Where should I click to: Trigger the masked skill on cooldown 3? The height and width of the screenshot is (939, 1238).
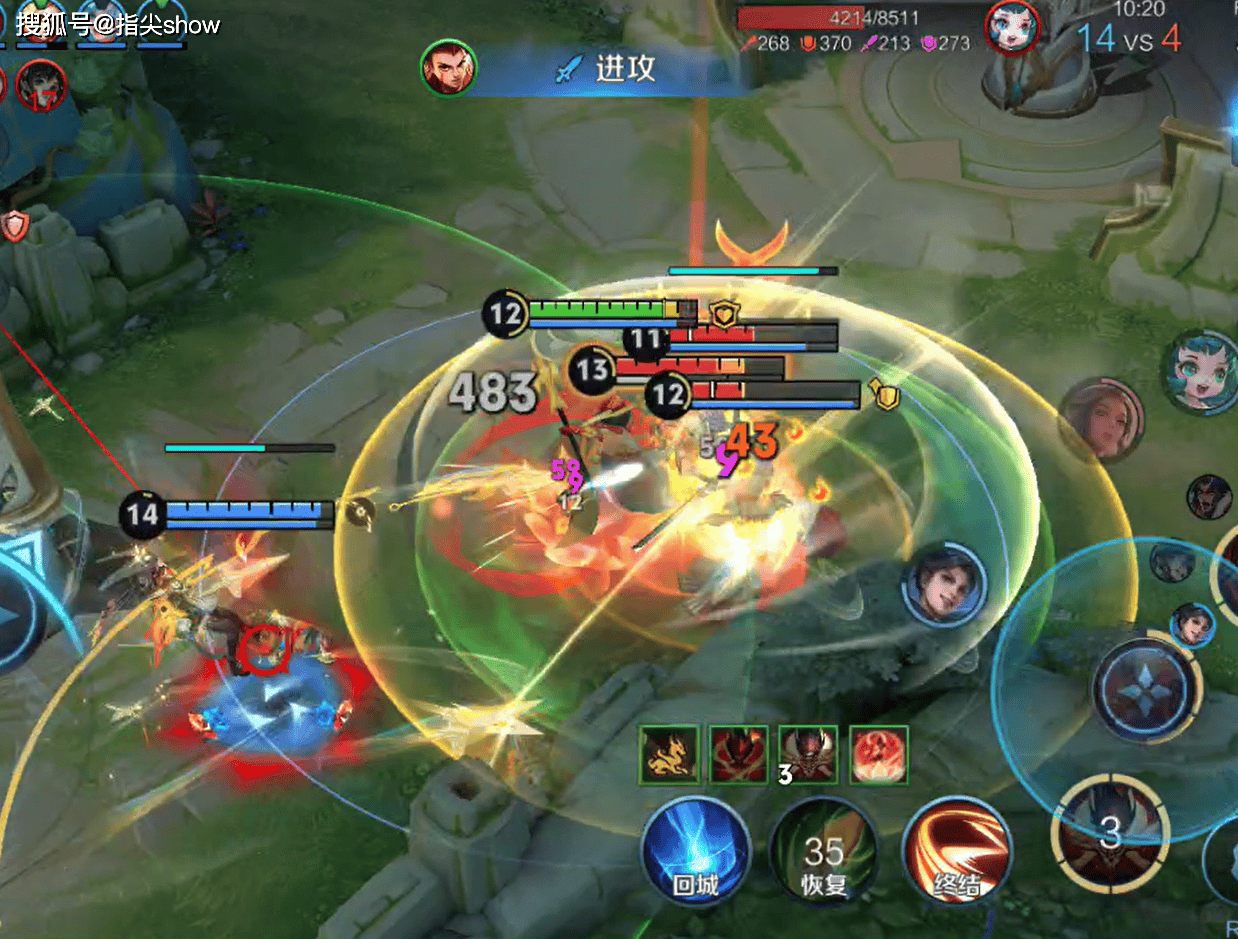coord(1111,829)
